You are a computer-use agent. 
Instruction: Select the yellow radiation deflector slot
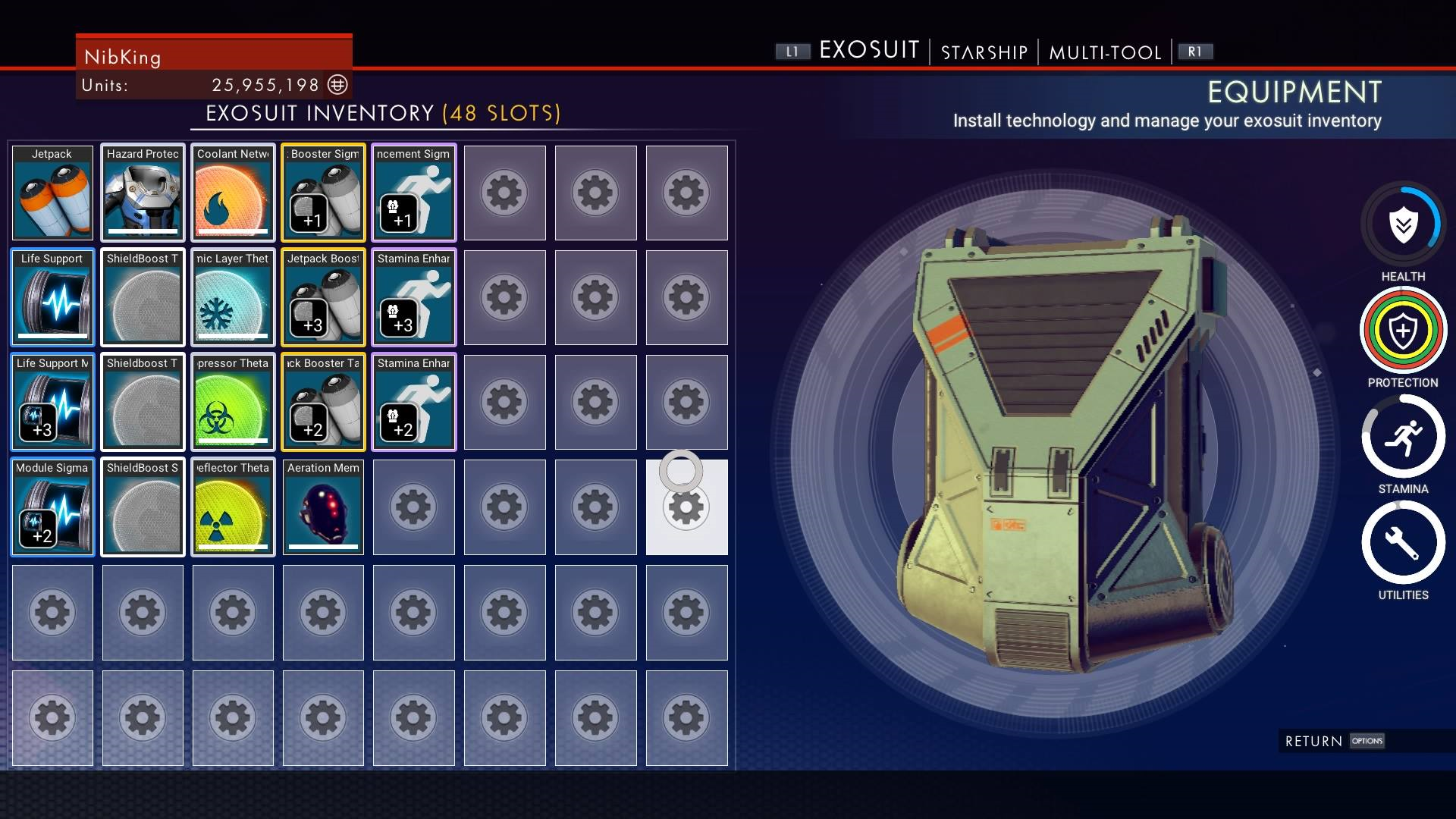tap(233, 507)
